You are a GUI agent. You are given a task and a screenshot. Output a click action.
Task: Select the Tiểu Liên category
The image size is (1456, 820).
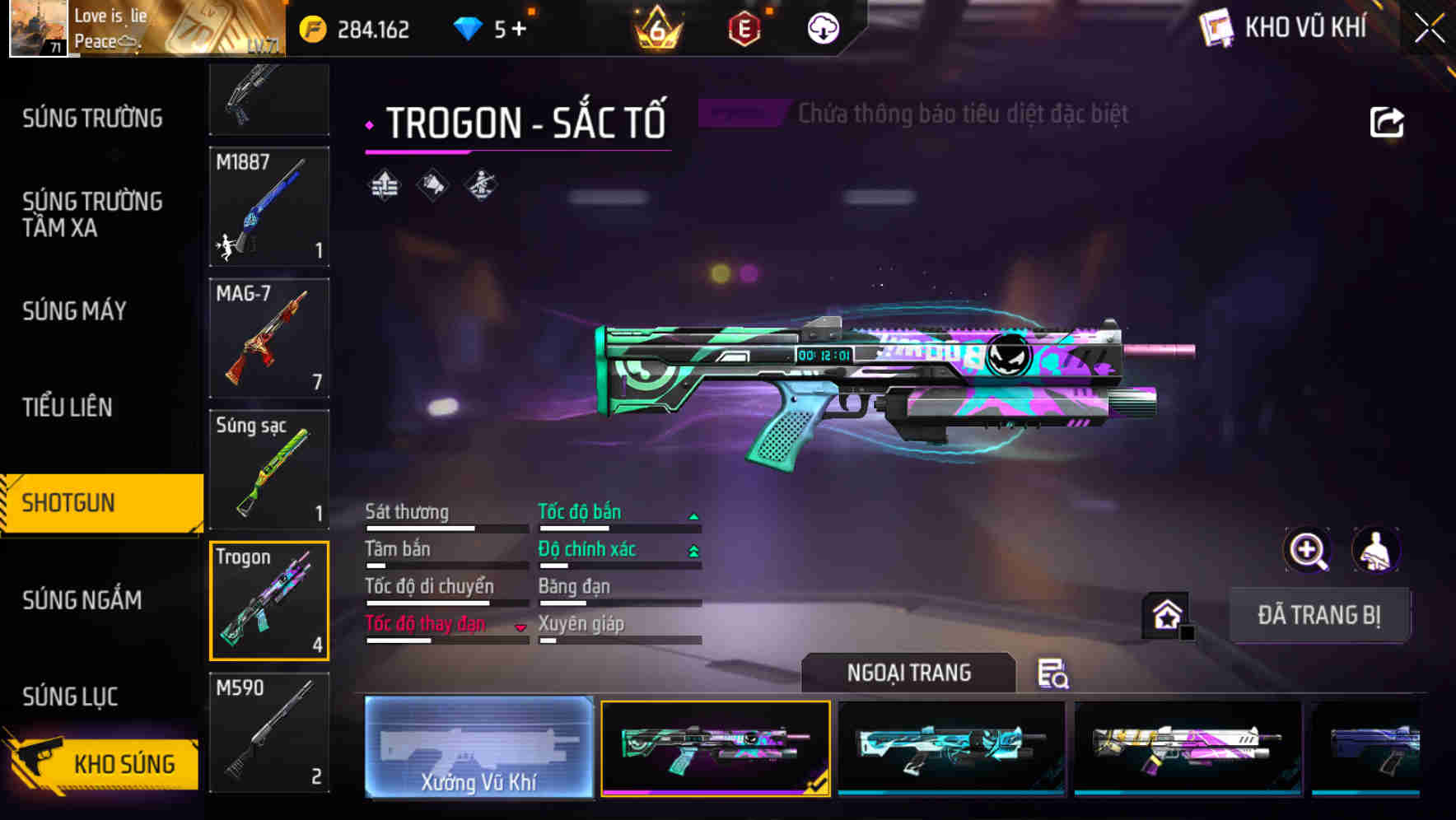[x=68, y=407]
